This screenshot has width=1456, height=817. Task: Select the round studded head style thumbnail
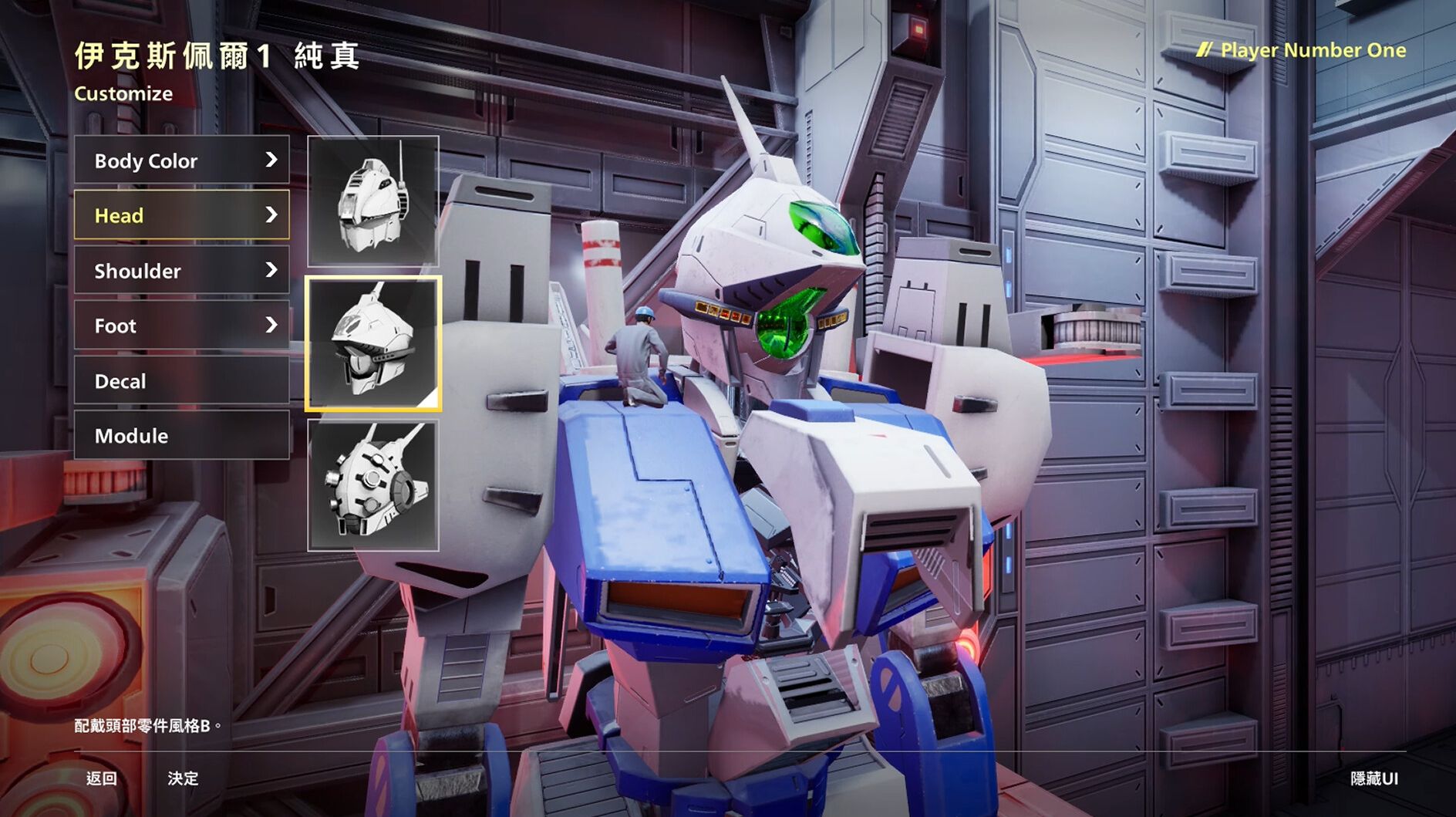373,485
